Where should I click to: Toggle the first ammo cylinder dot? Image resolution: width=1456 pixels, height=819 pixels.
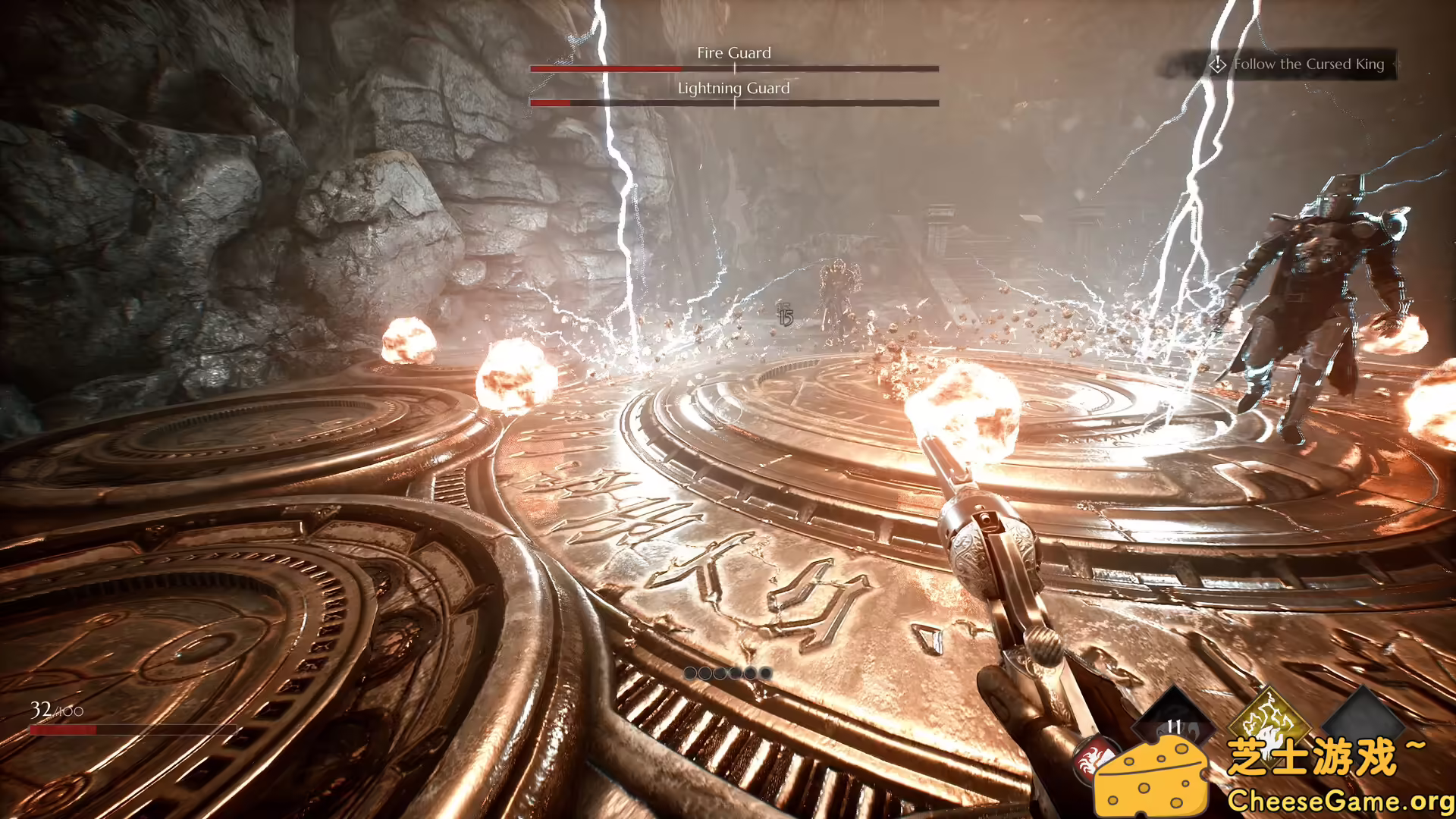pos(689,671)
